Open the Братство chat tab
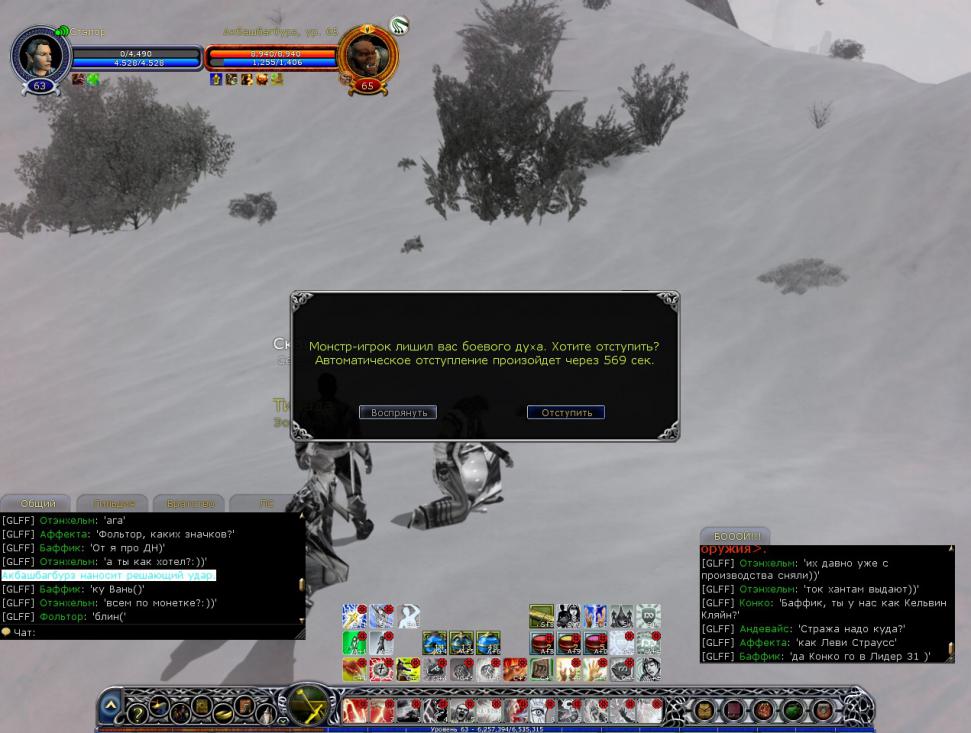971x733 pixels. [x=189, y=503]
